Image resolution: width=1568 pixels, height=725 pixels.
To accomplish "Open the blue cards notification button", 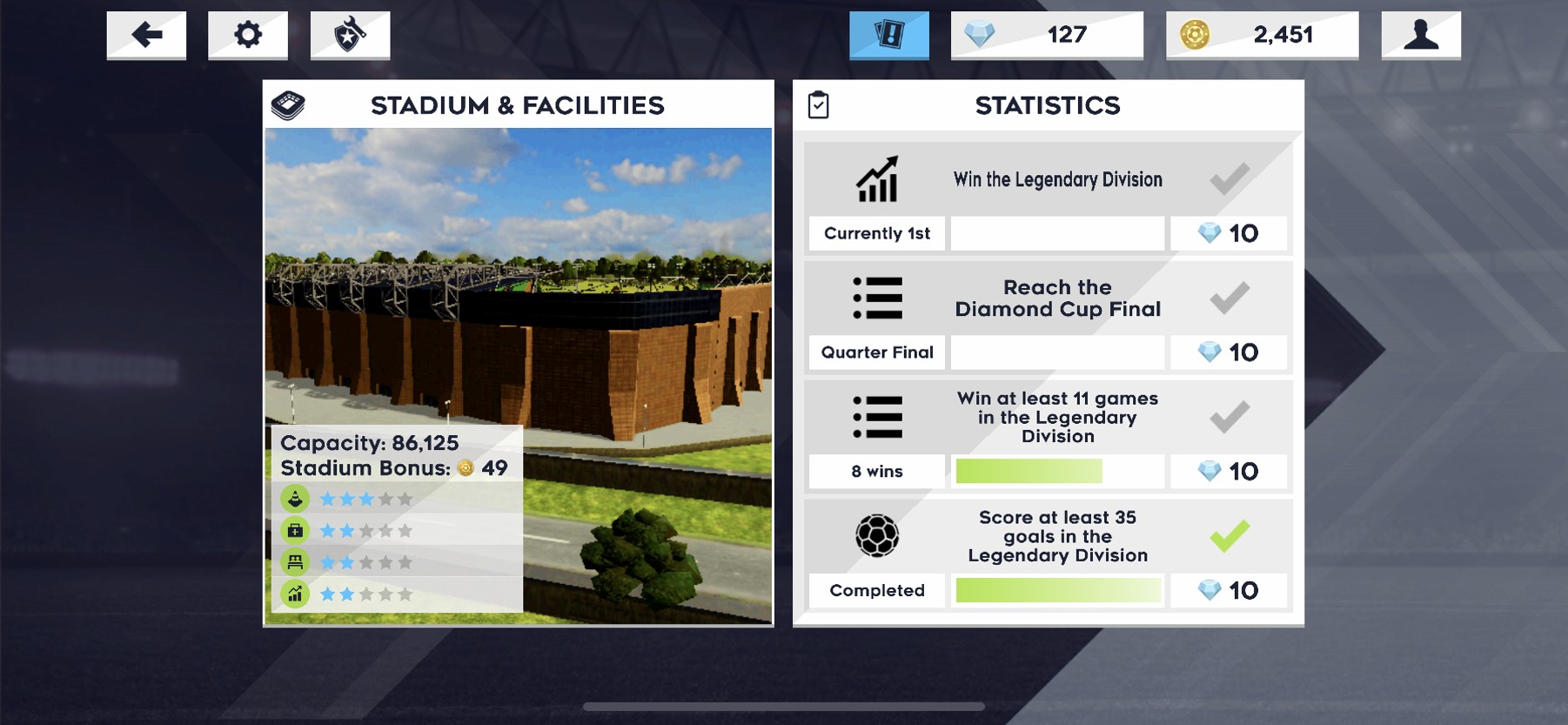I will click(x=888, y=35).
